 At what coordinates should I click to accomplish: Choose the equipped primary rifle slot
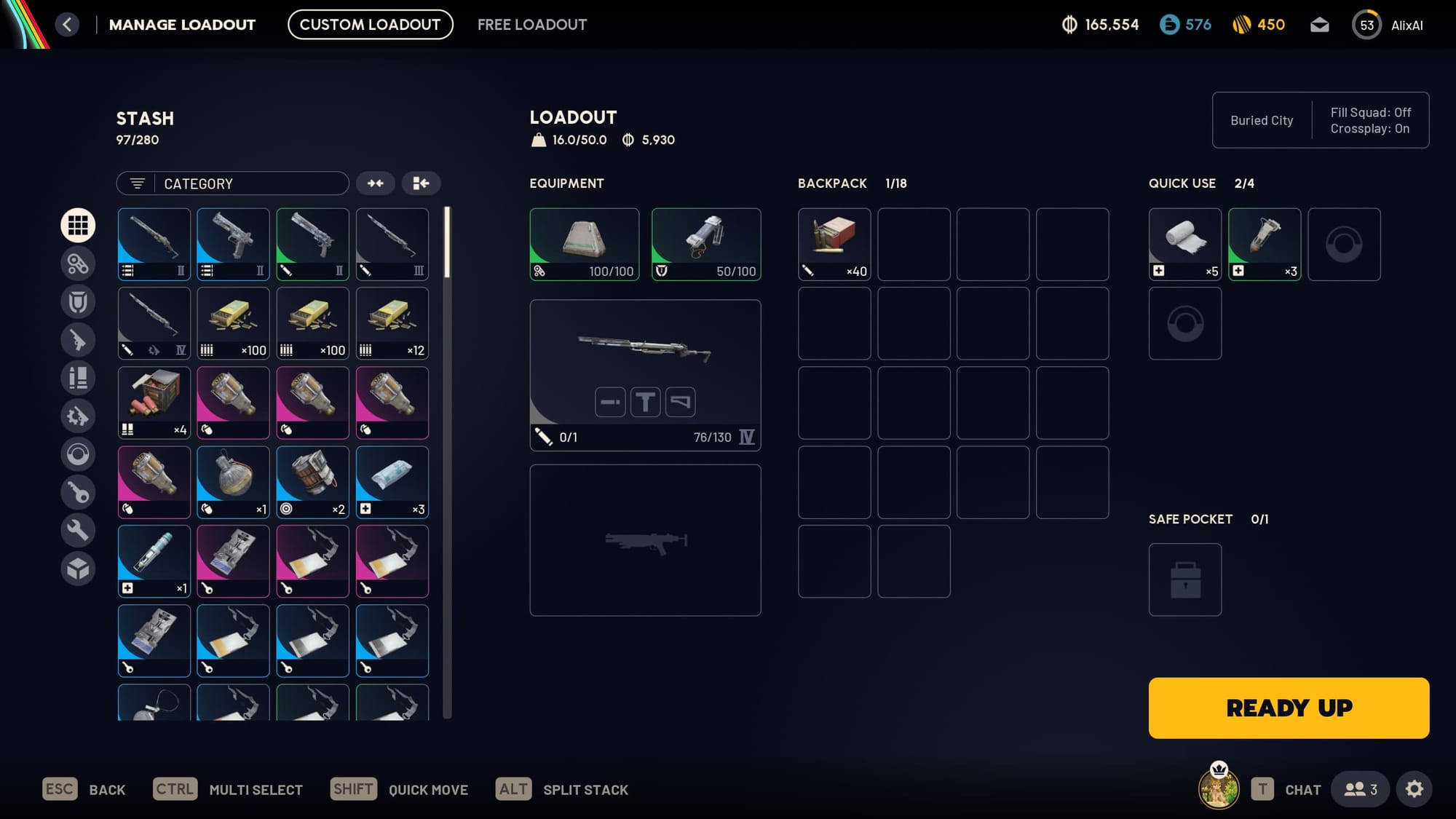tap(645, 375)
